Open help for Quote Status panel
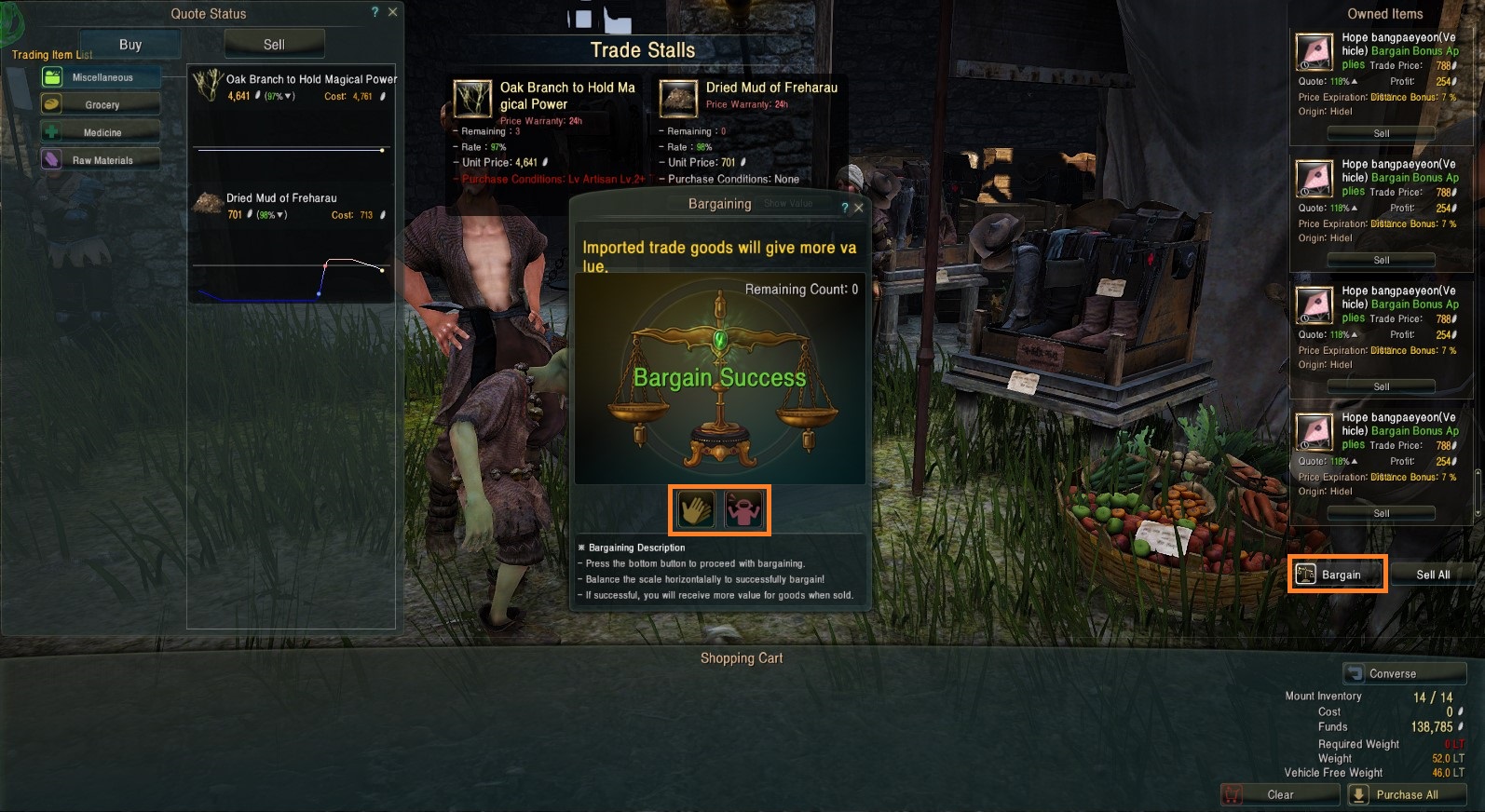The image size is (1485, 812). 375,12
